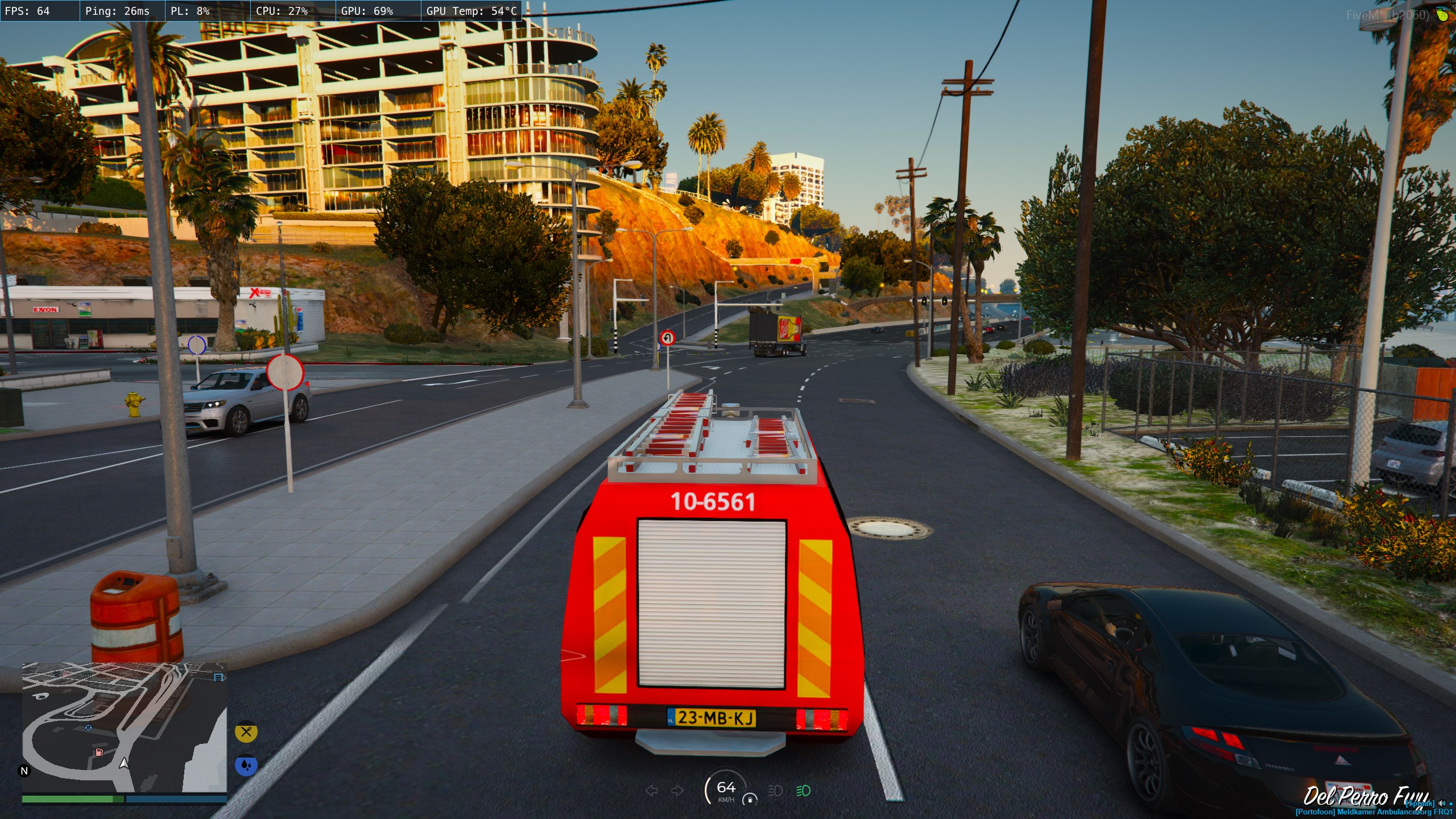Toggle the green high-beam headlight icon
Image resolution: width=1456 pixels, height=819 pixels.
803,791
